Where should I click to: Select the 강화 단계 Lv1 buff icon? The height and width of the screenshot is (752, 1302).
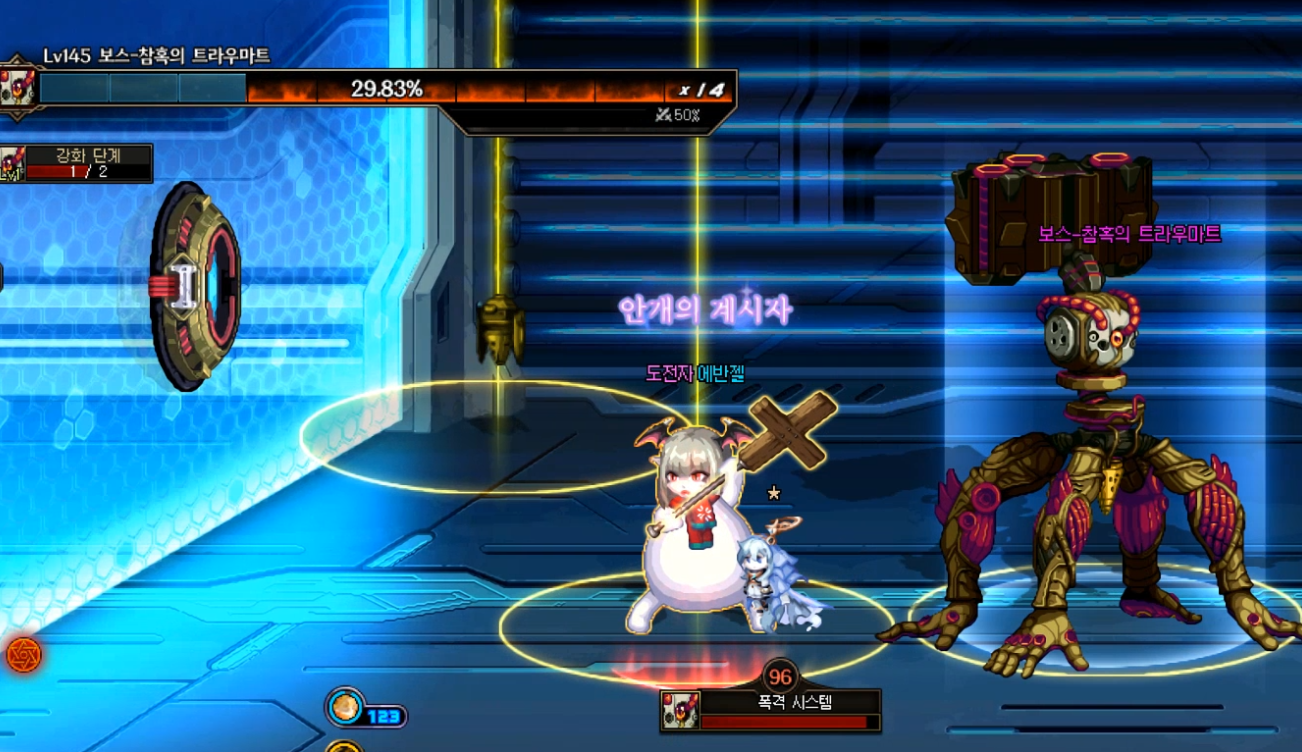[x=12, y=164]
